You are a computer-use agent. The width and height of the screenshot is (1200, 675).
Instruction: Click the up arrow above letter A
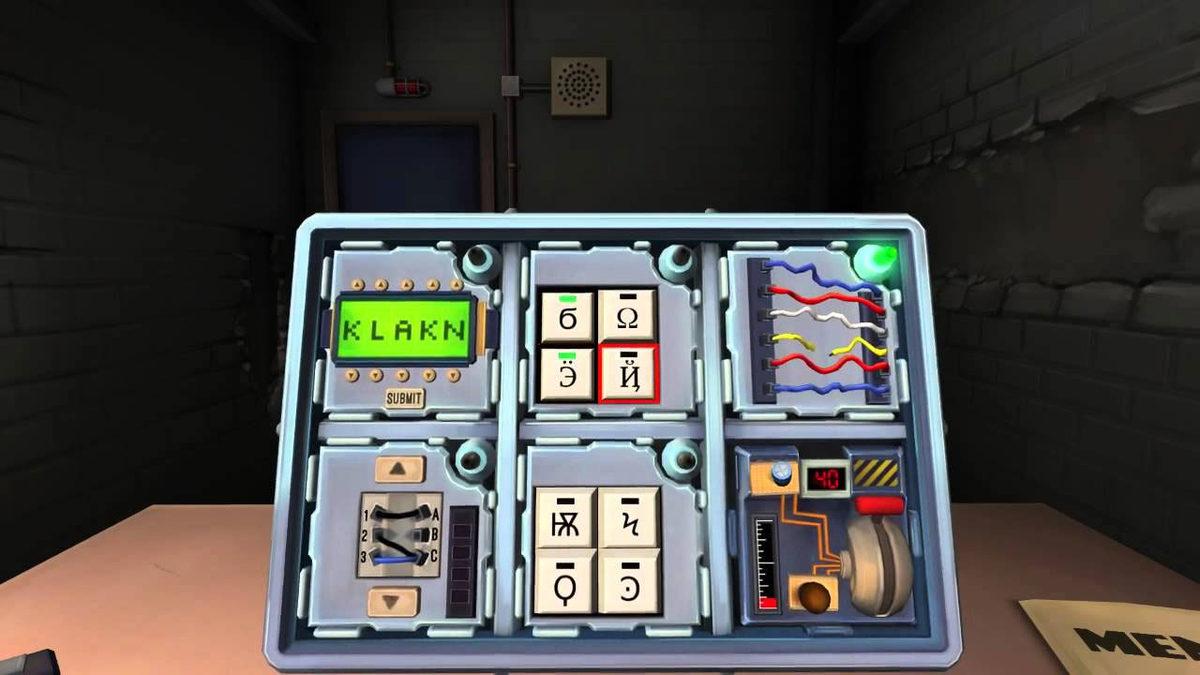coord(405,287)
